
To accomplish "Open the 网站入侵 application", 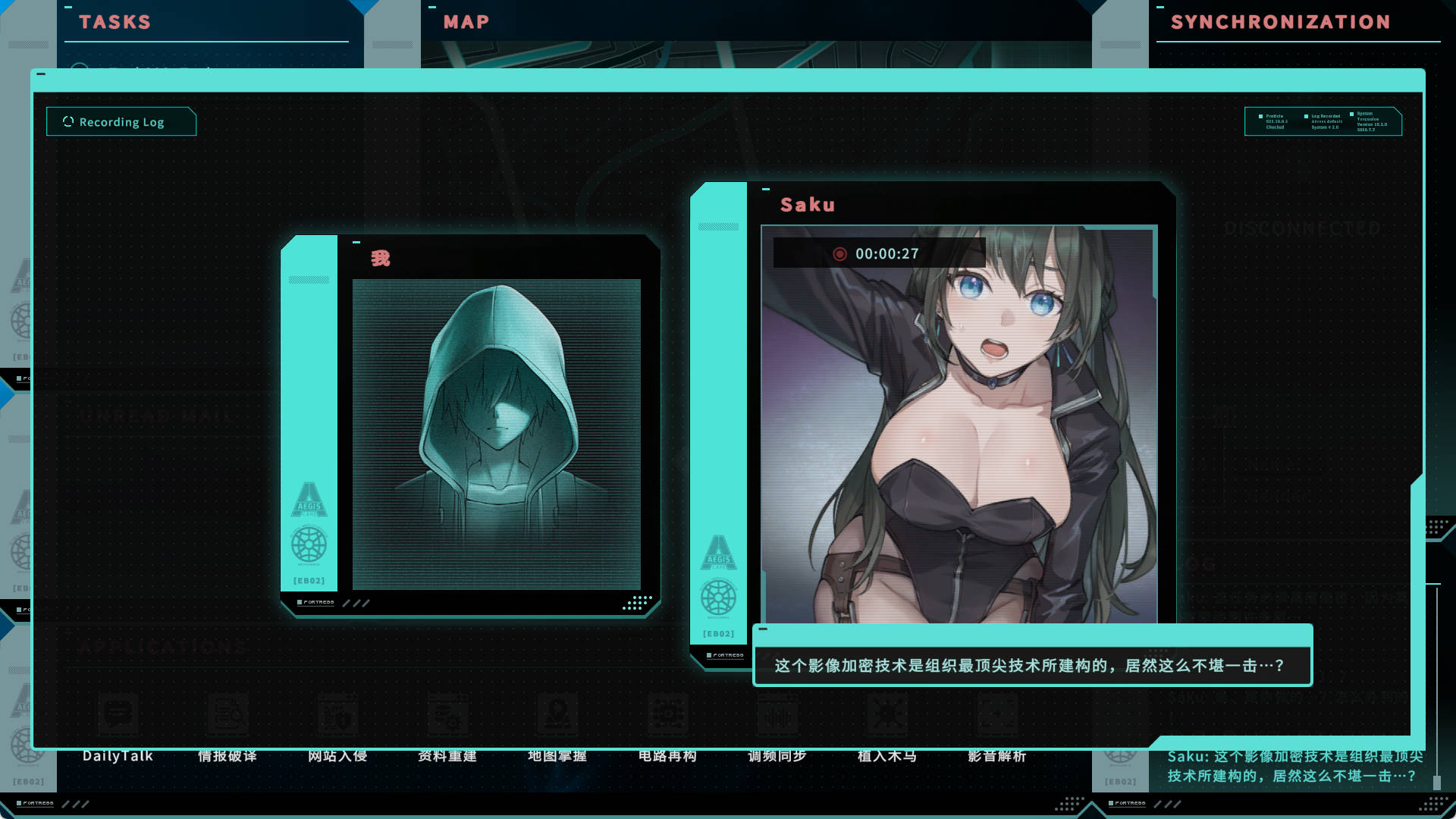I will (337, 755).
